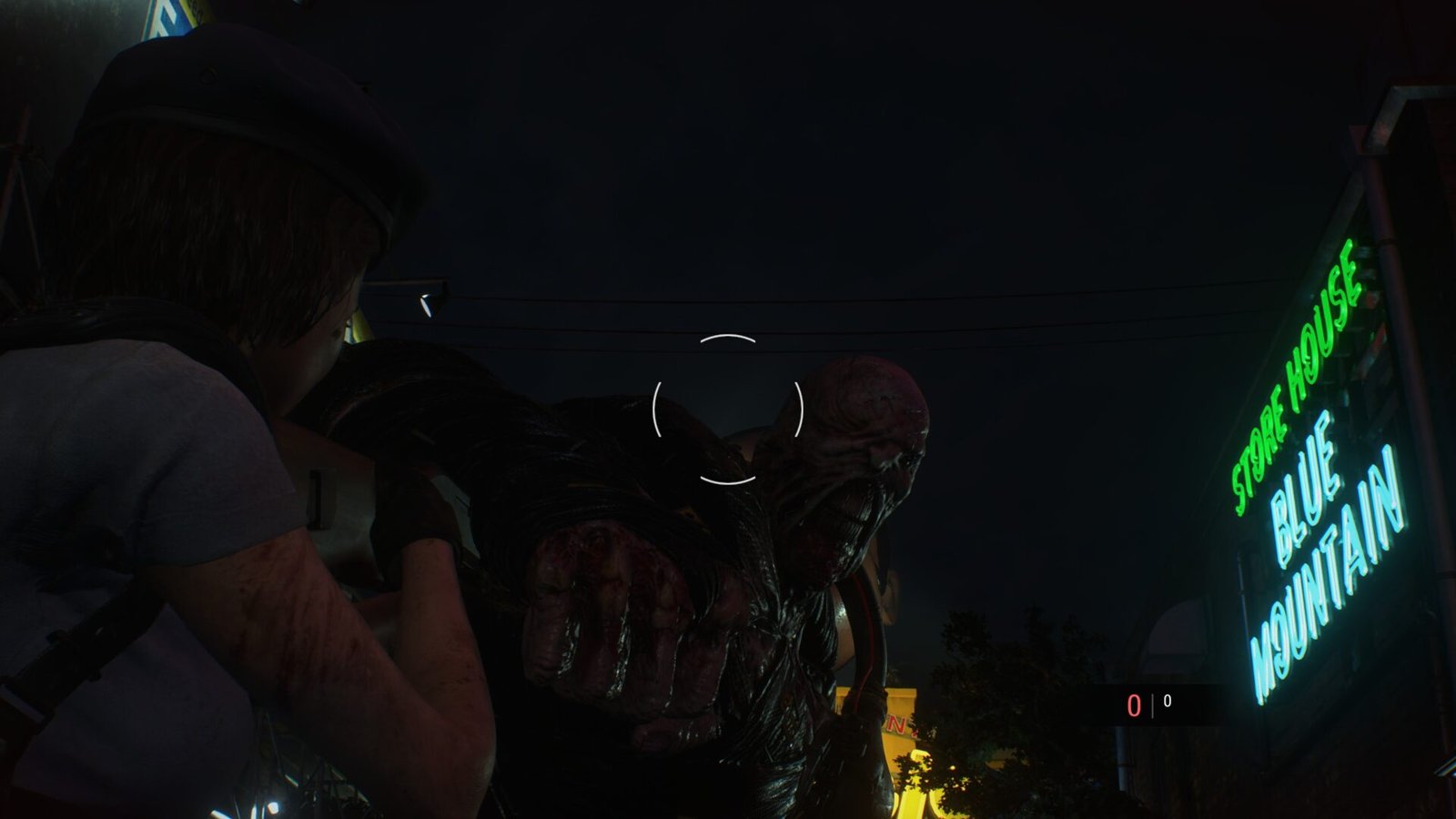The height and width of the screenshot is (819, 1456).
Task: Click the aiming reticle crosshair
Action: click(x=728, y=409)
